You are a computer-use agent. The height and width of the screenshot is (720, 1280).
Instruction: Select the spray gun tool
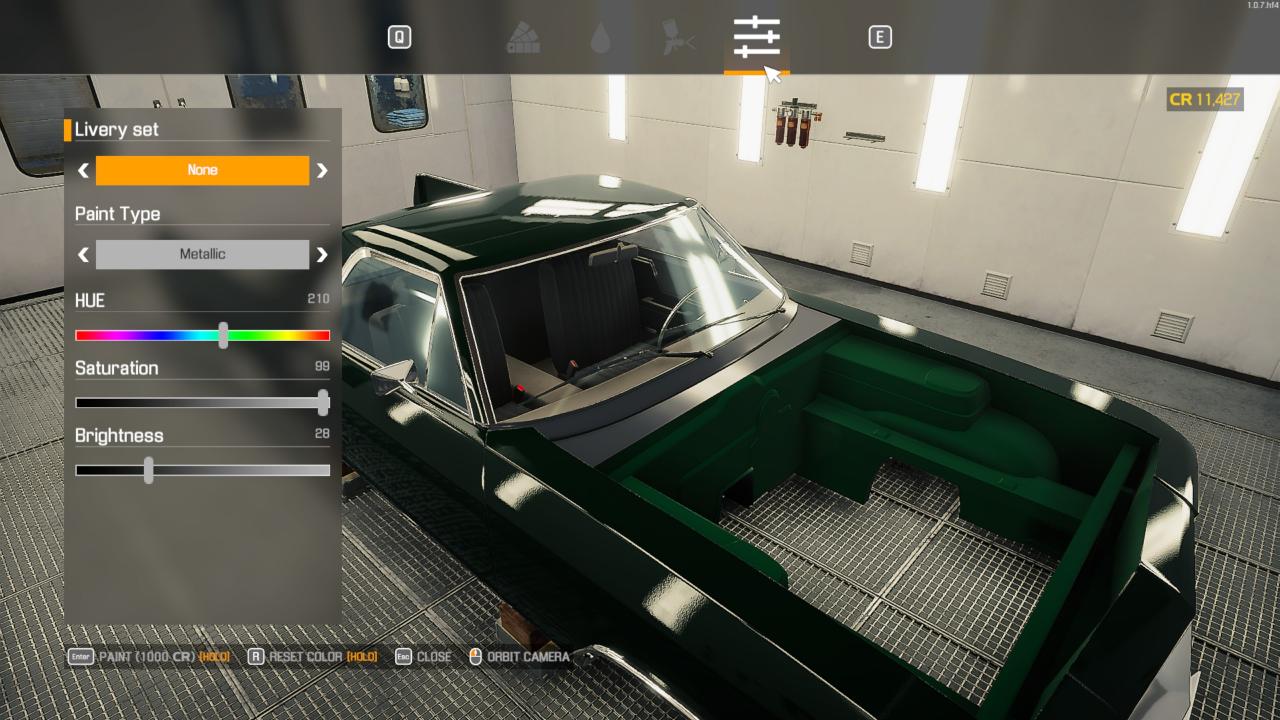(x=676, y=37)
